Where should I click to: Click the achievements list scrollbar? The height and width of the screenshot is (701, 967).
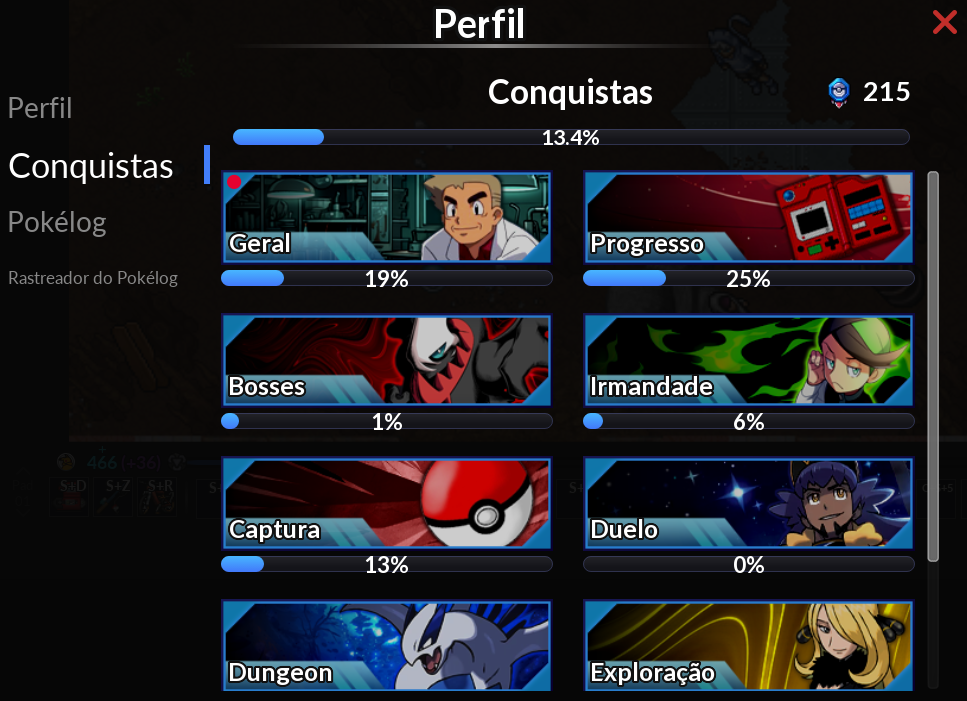933,365
